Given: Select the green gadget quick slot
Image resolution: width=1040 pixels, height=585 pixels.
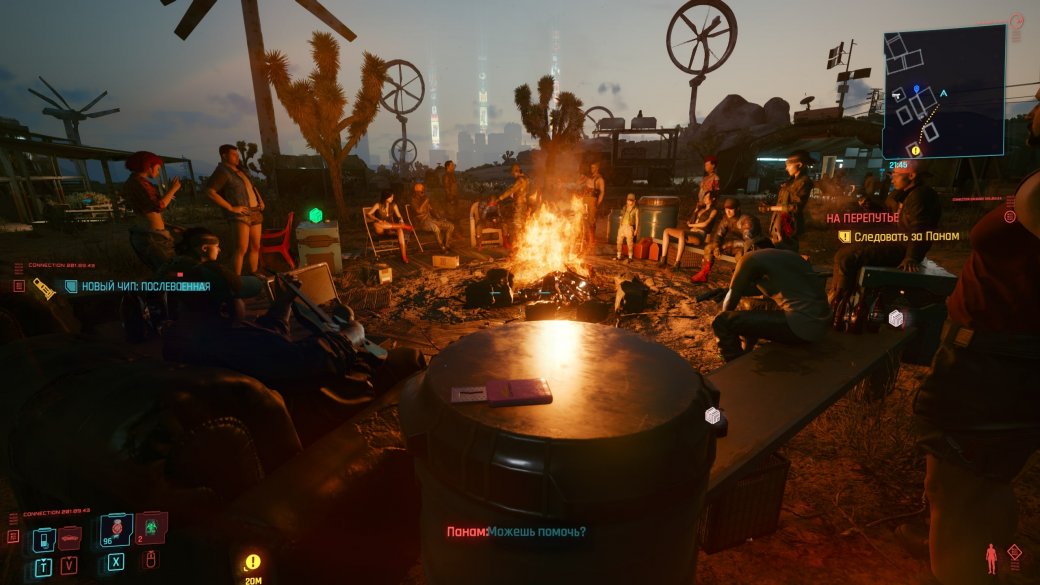Looking at the screenshot, I should [151, 527].
